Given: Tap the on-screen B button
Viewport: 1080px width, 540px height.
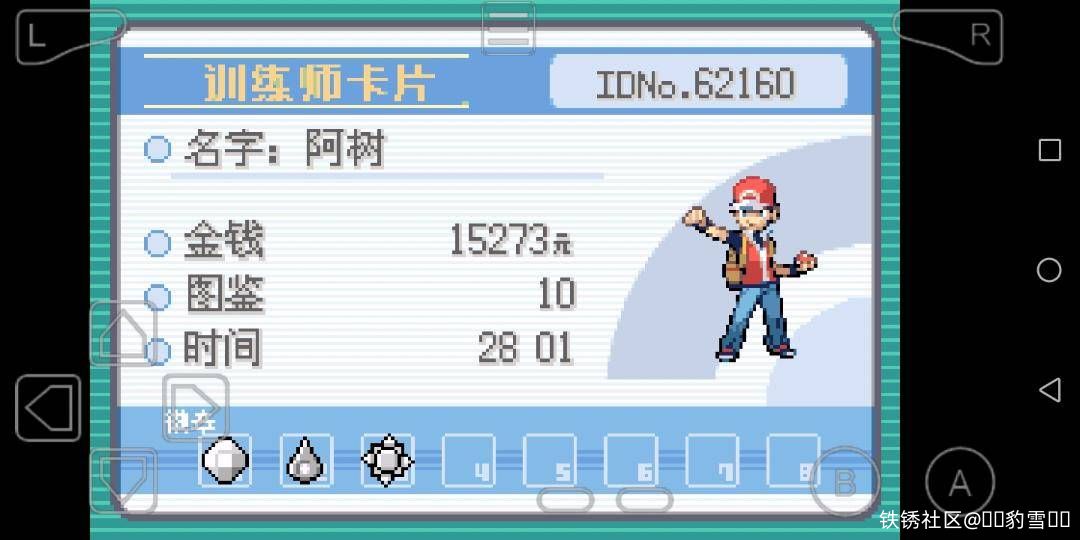Looking at the screenshot, I should 844,482.
